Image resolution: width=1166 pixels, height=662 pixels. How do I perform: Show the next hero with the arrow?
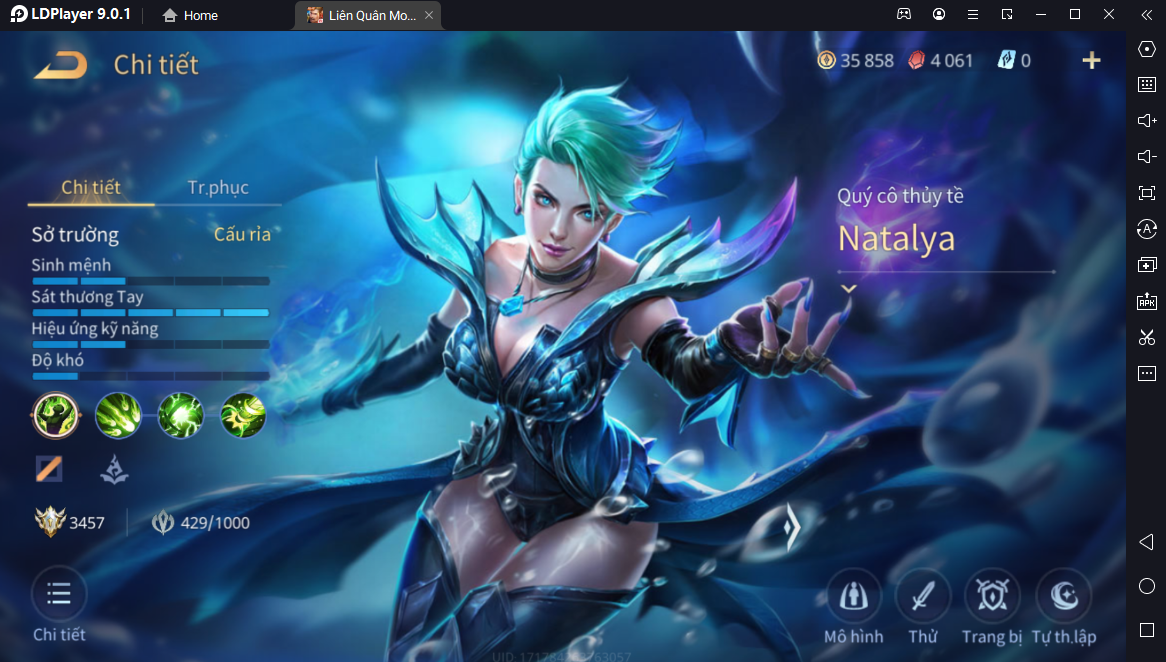(791, 526)
